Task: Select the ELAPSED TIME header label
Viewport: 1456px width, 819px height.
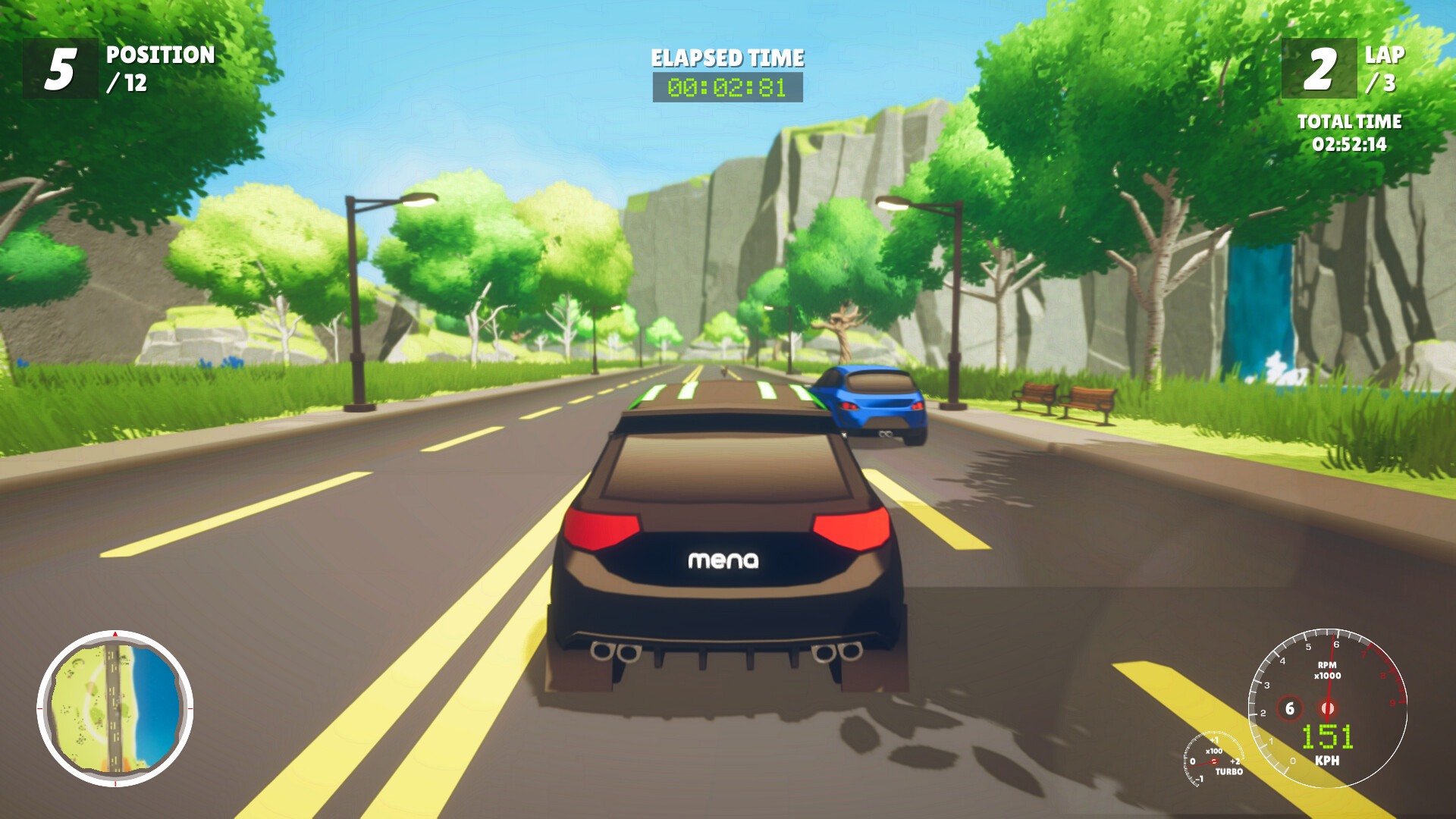Action: click(726, 57)
